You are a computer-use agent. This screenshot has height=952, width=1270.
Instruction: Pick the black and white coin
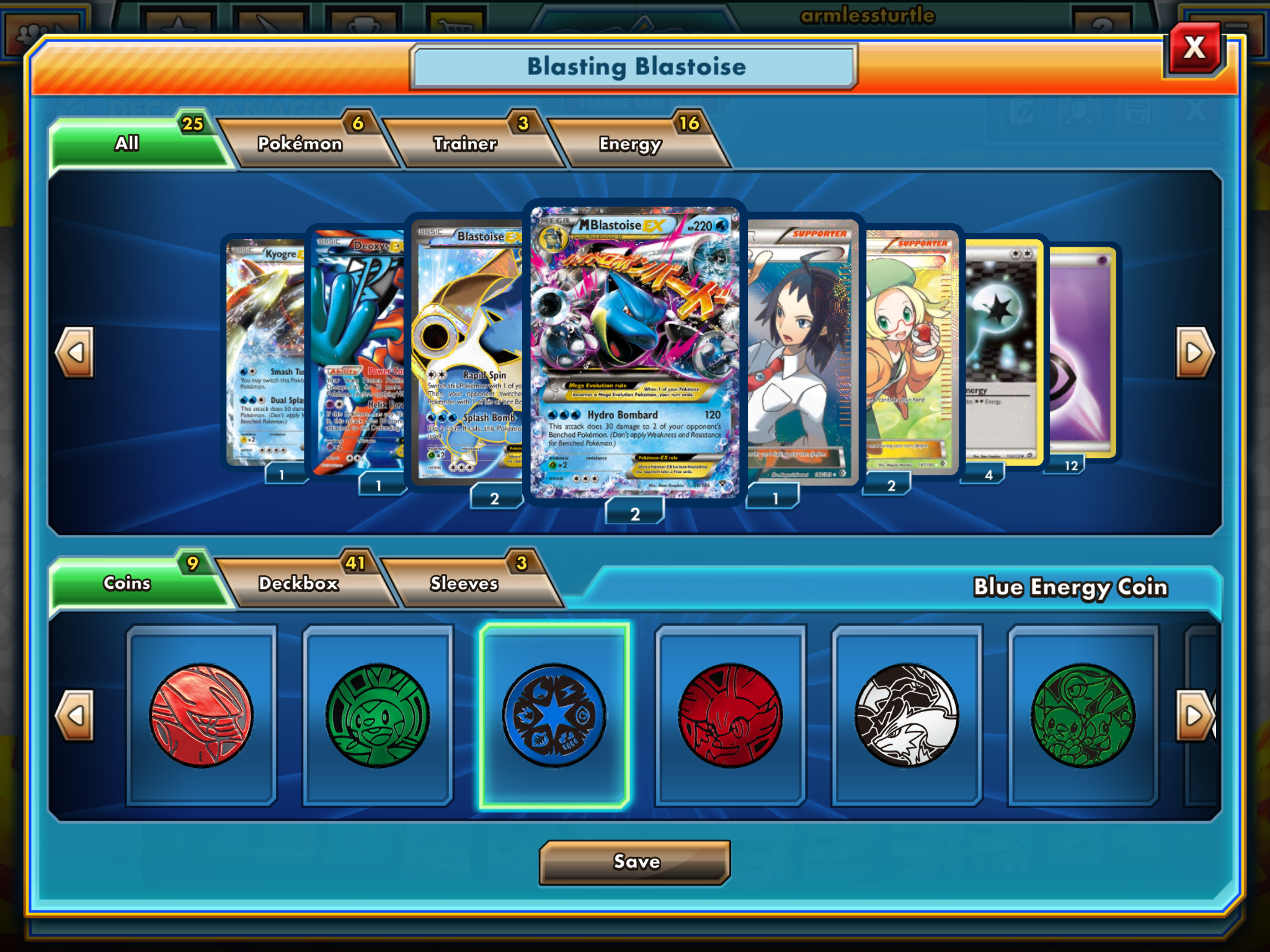point(907,716)
